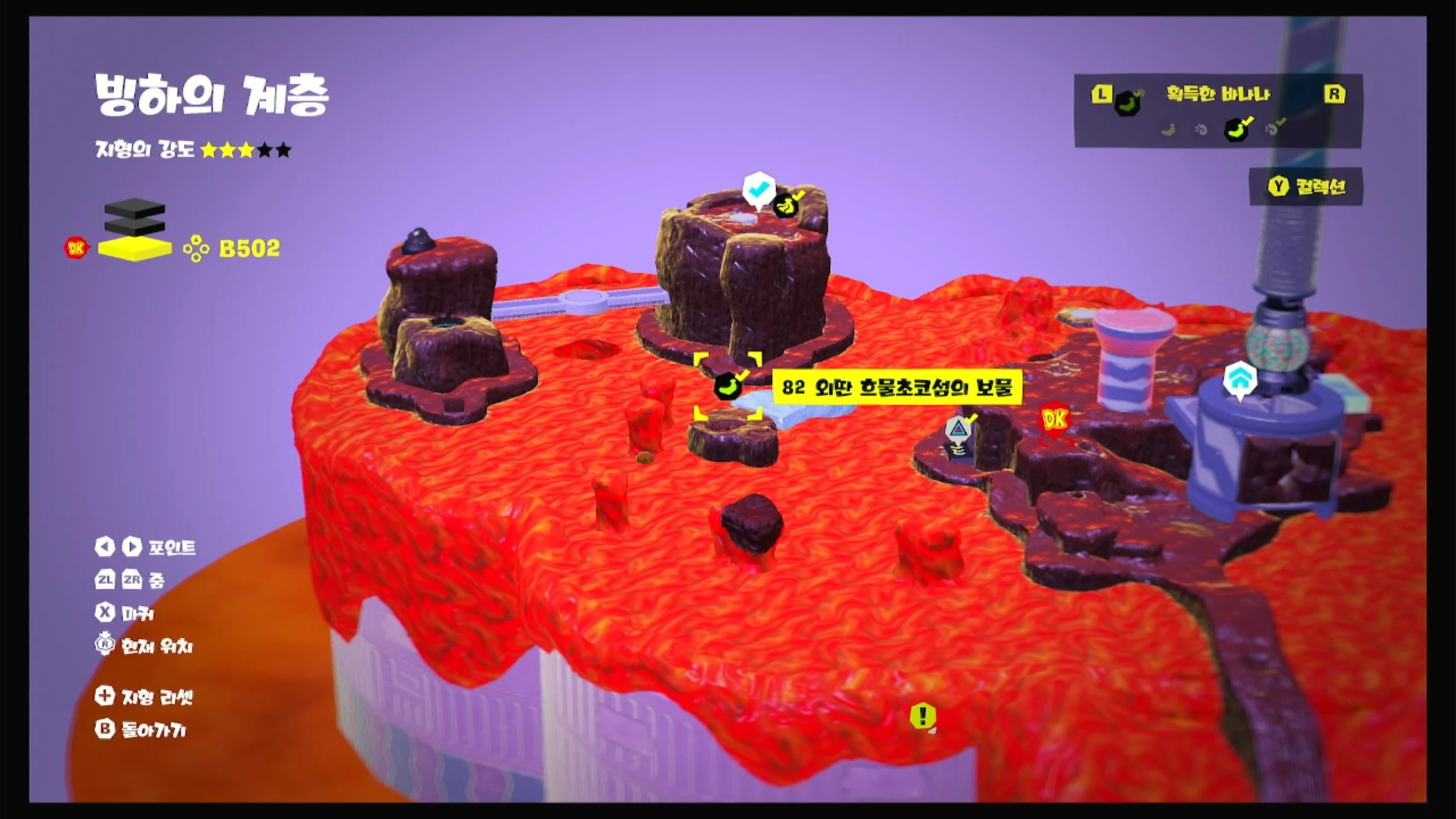Switch filter to uncollected fossils icon
Screen dimensions: 1456x819
pos(1201,130)
